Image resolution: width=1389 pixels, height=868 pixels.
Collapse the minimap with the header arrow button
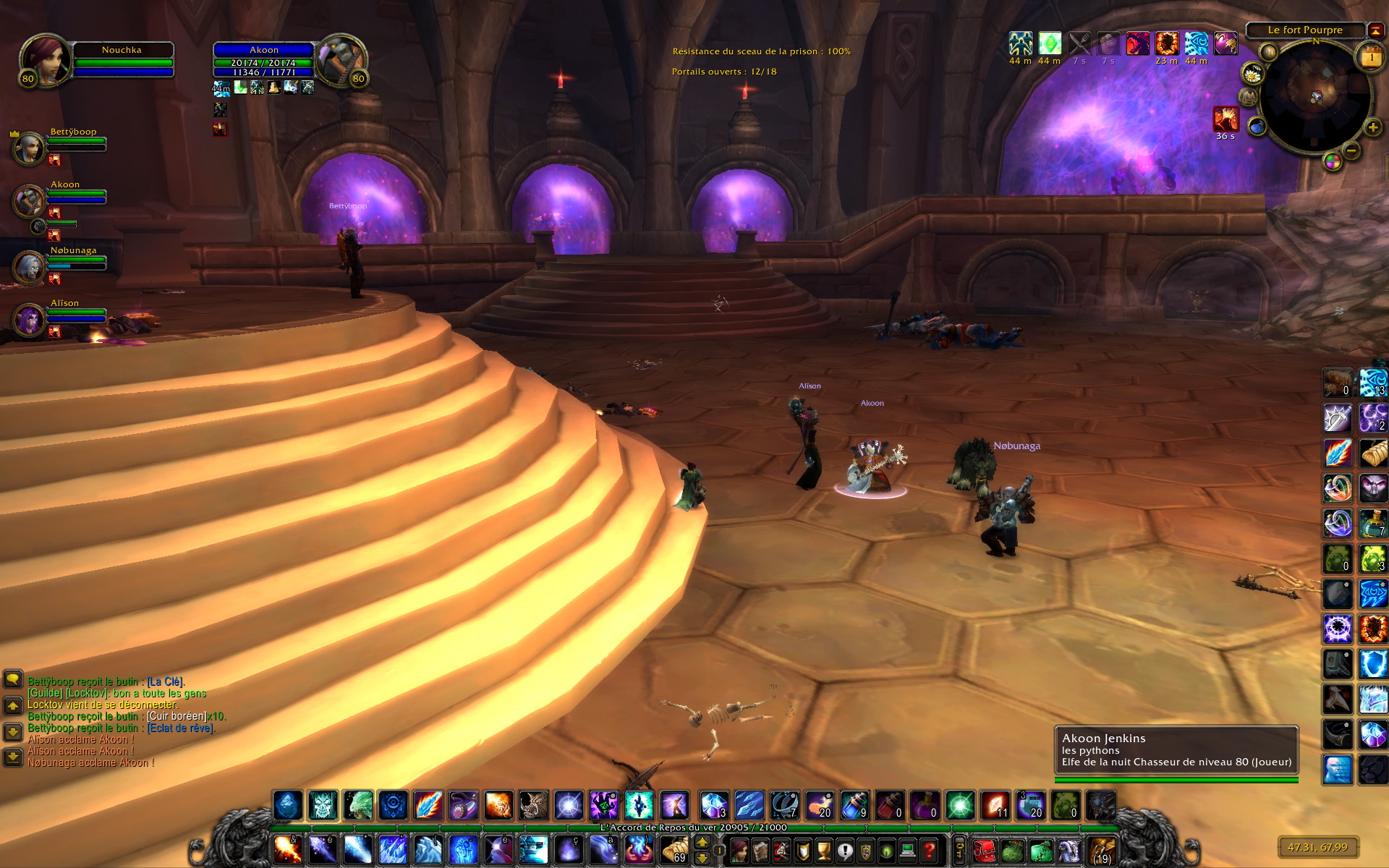coord(1376,30)
